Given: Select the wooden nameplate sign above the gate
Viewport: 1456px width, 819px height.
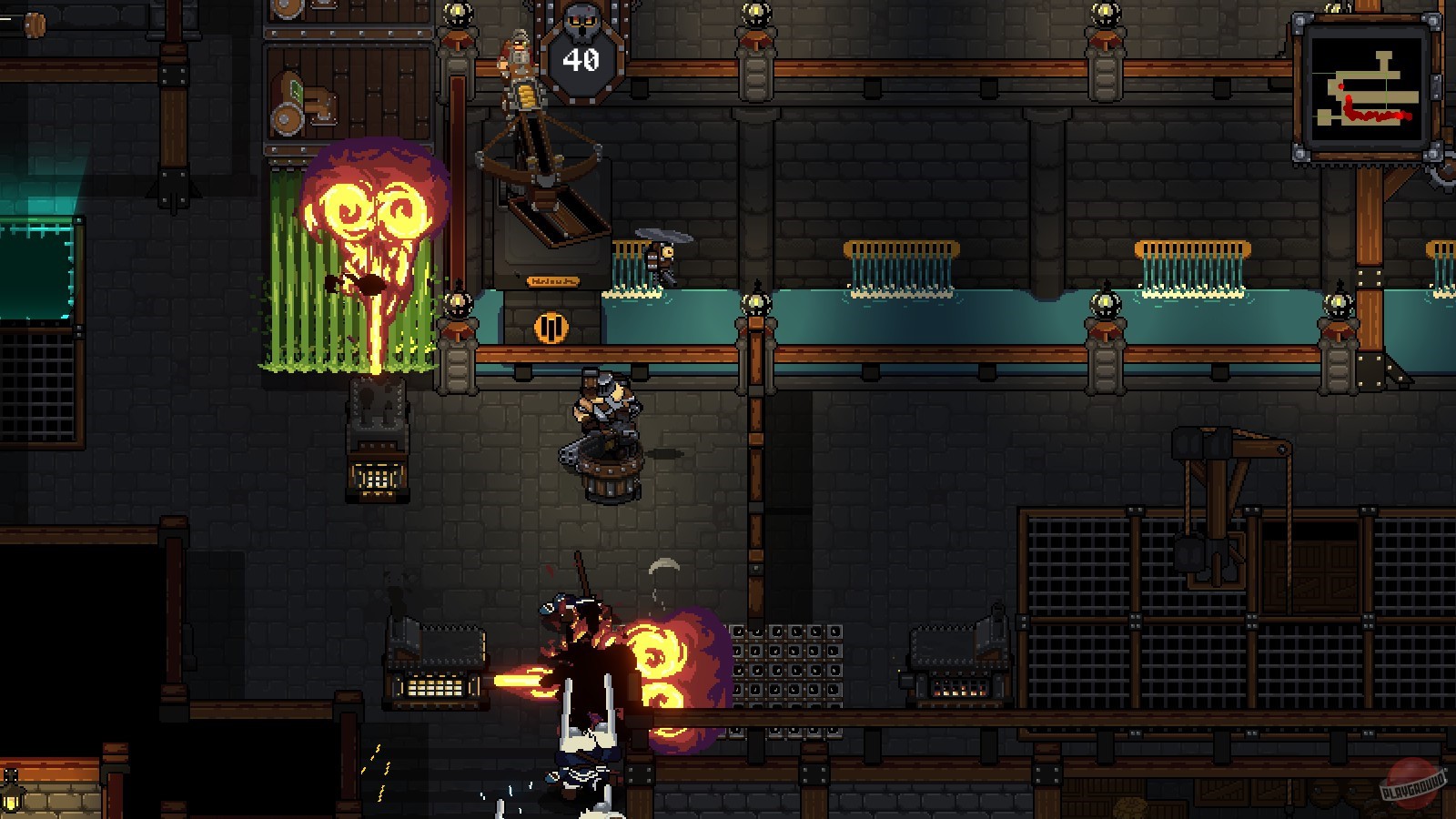Looking at the screenshot, I should (x=553, y=280).
